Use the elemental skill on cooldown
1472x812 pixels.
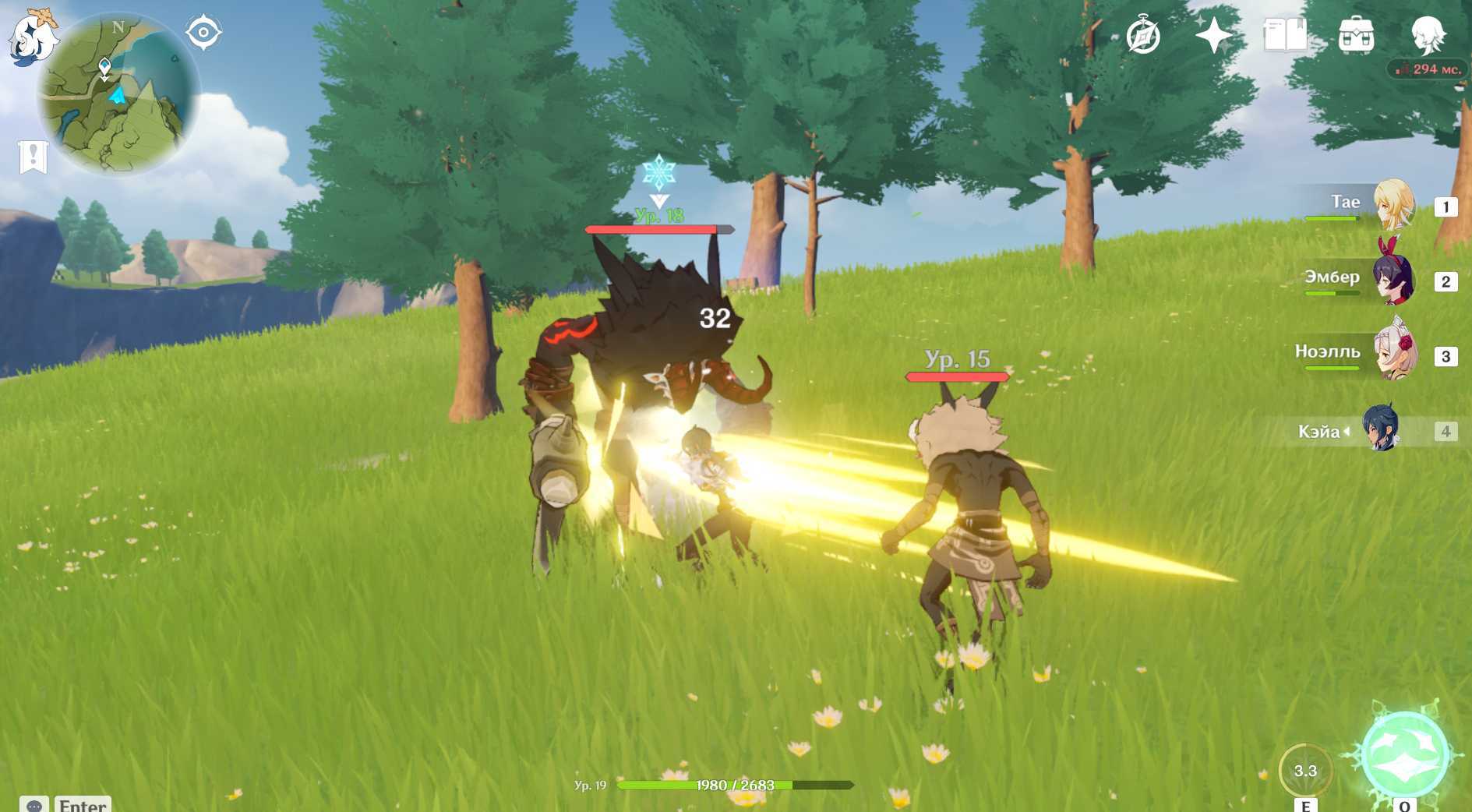click(x=1305, y=771)
